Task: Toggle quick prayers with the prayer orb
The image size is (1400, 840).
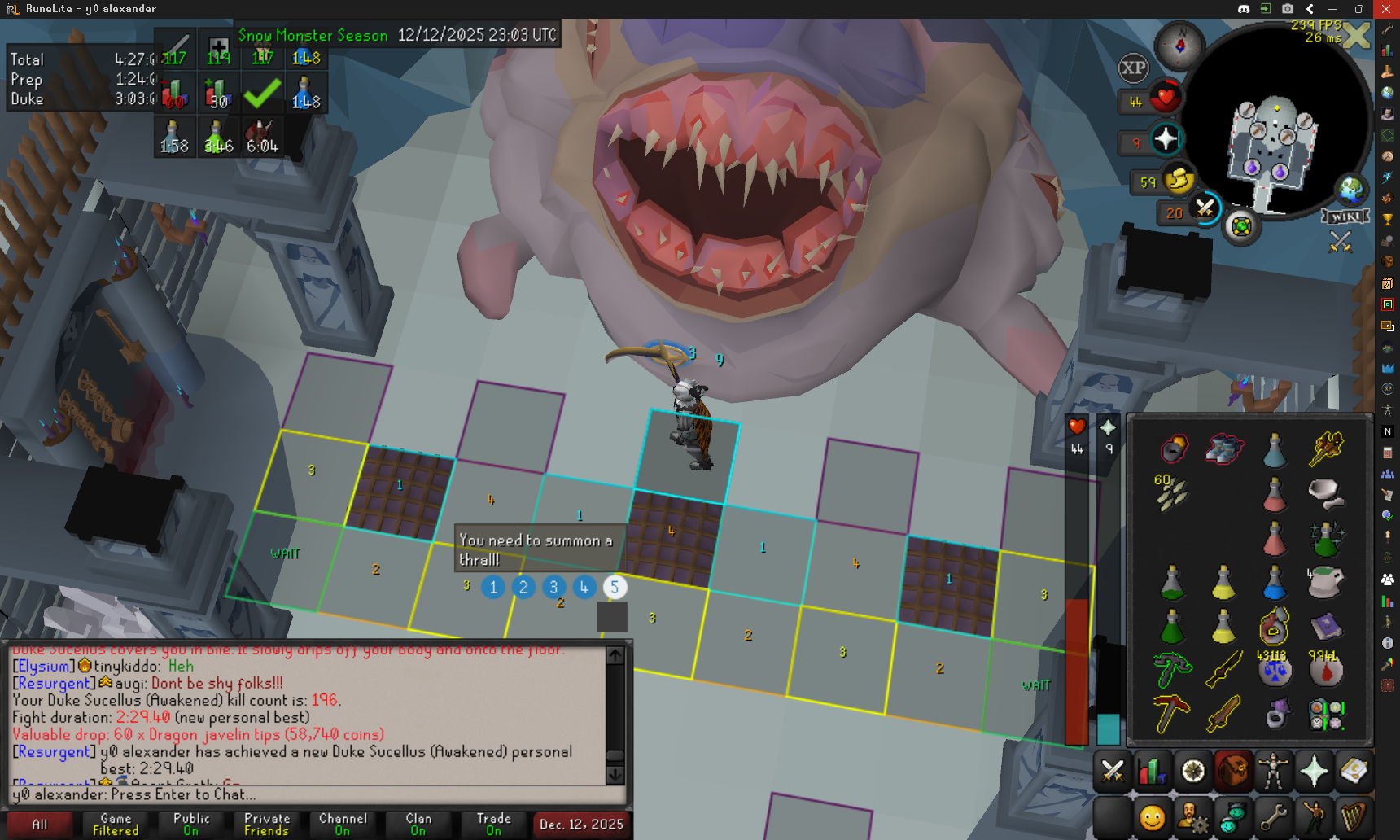Action: click(1166, 139)
